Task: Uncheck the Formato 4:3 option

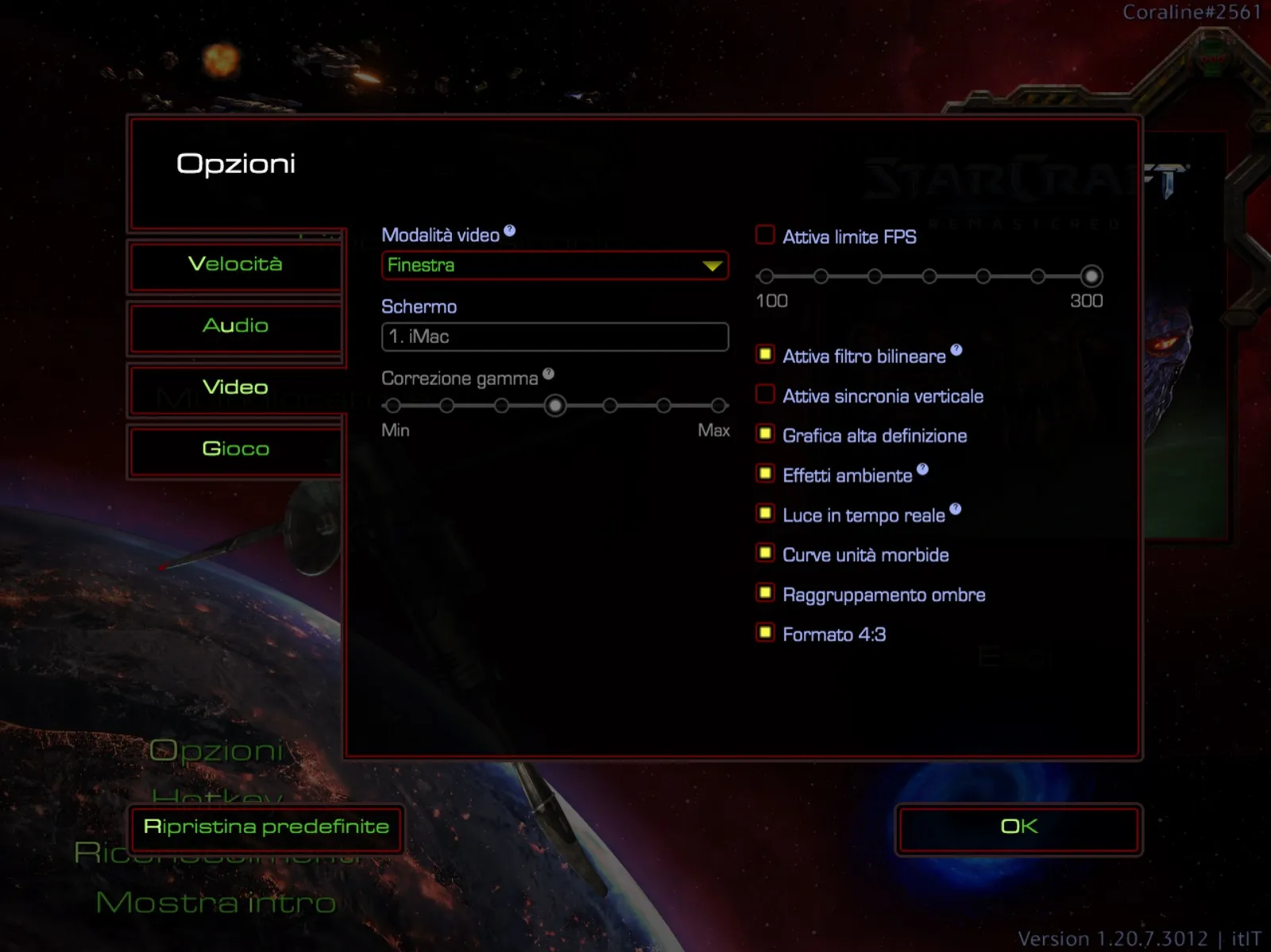Action: click(x=764, y=632)
